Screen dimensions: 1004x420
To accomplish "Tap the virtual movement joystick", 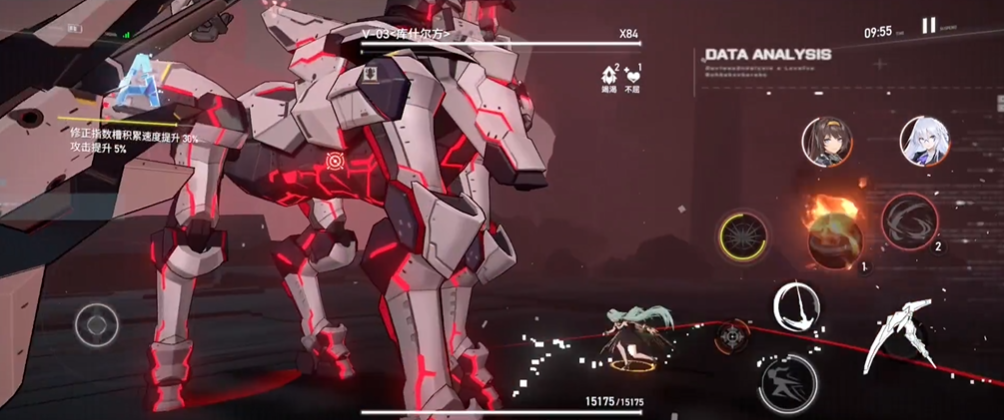I will click(97, 324).
